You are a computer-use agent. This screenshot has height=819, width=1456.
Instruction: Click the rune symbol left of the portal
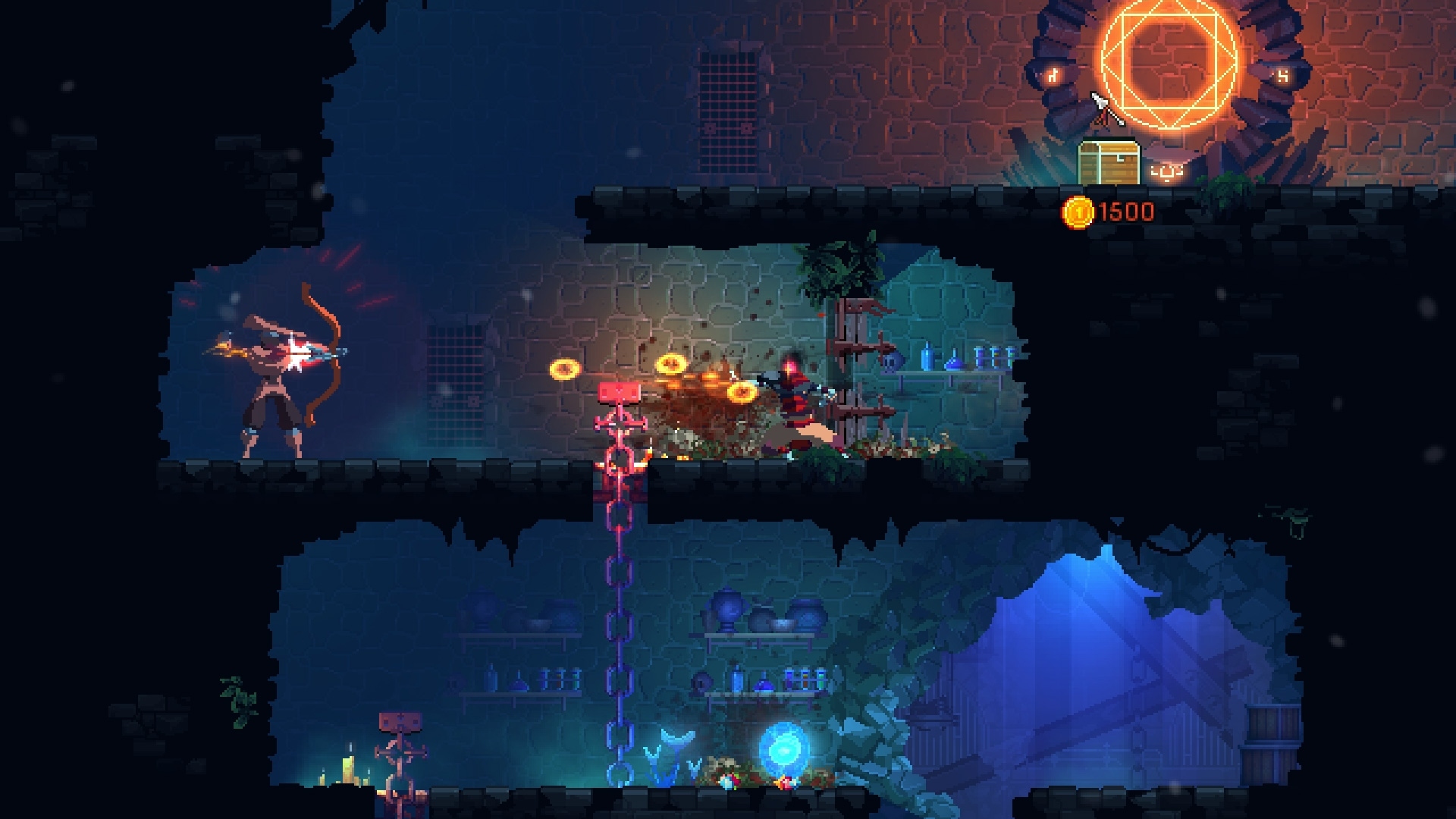1053,76
